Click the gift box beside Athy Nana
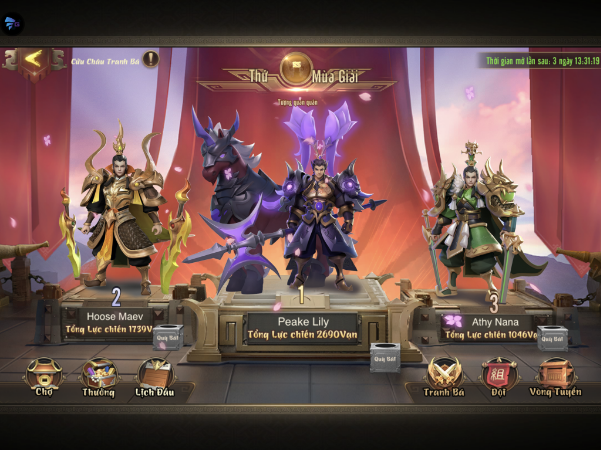 [552, 335]
